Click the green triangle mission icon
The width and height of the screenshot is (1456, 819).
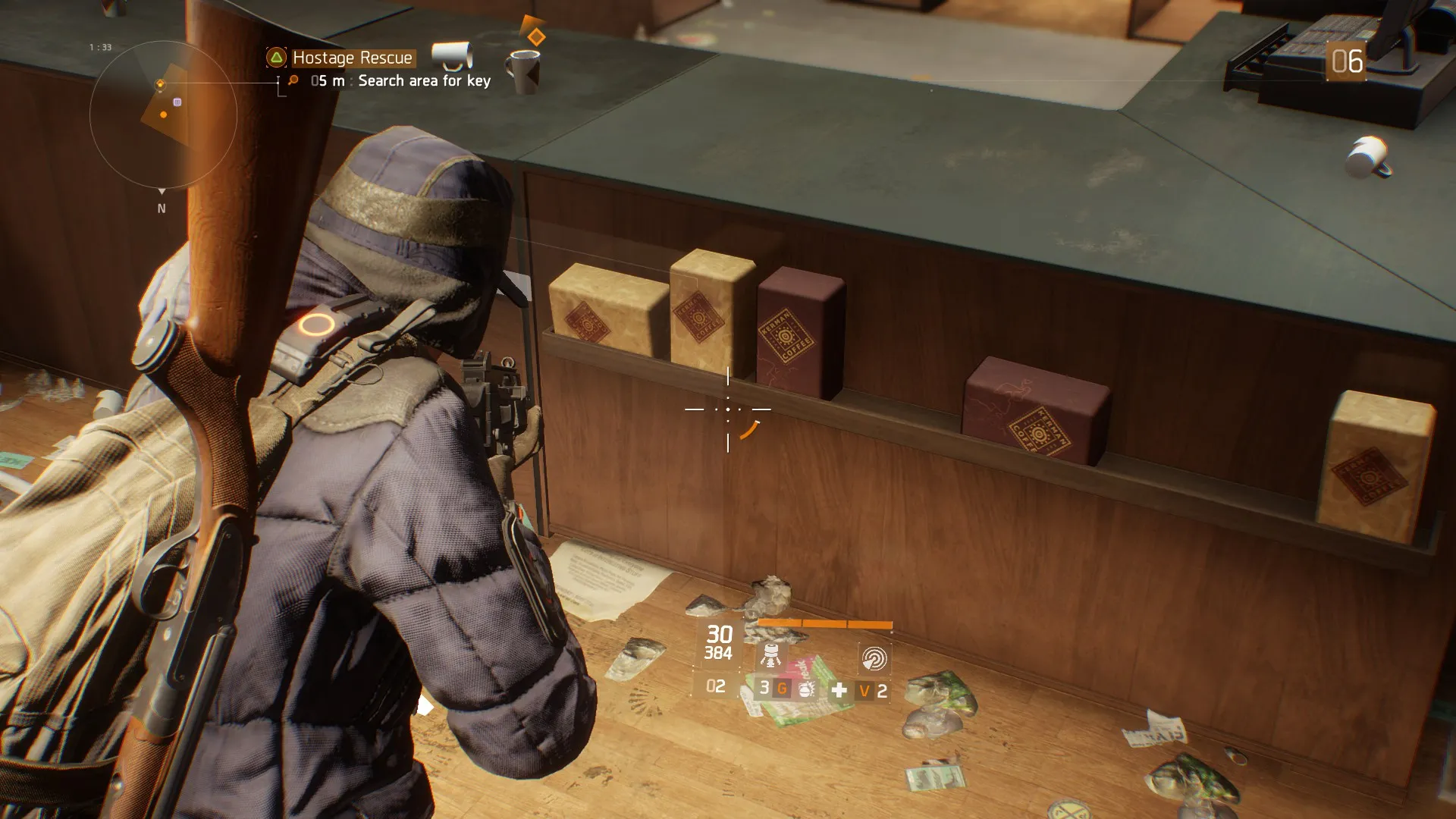click(x=277, y=58)
